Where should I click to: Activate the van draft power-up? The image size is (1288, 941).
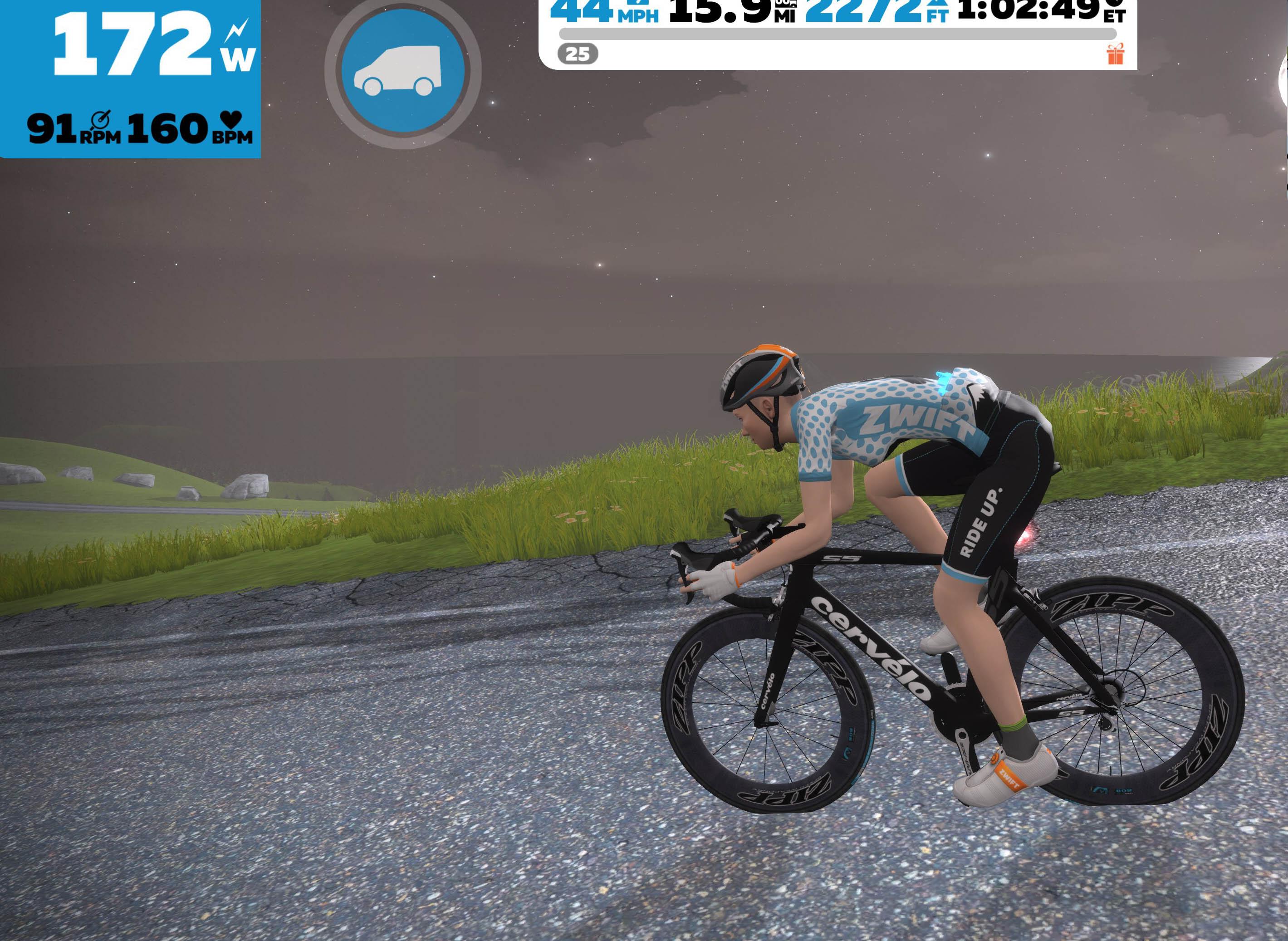point(403,71)
